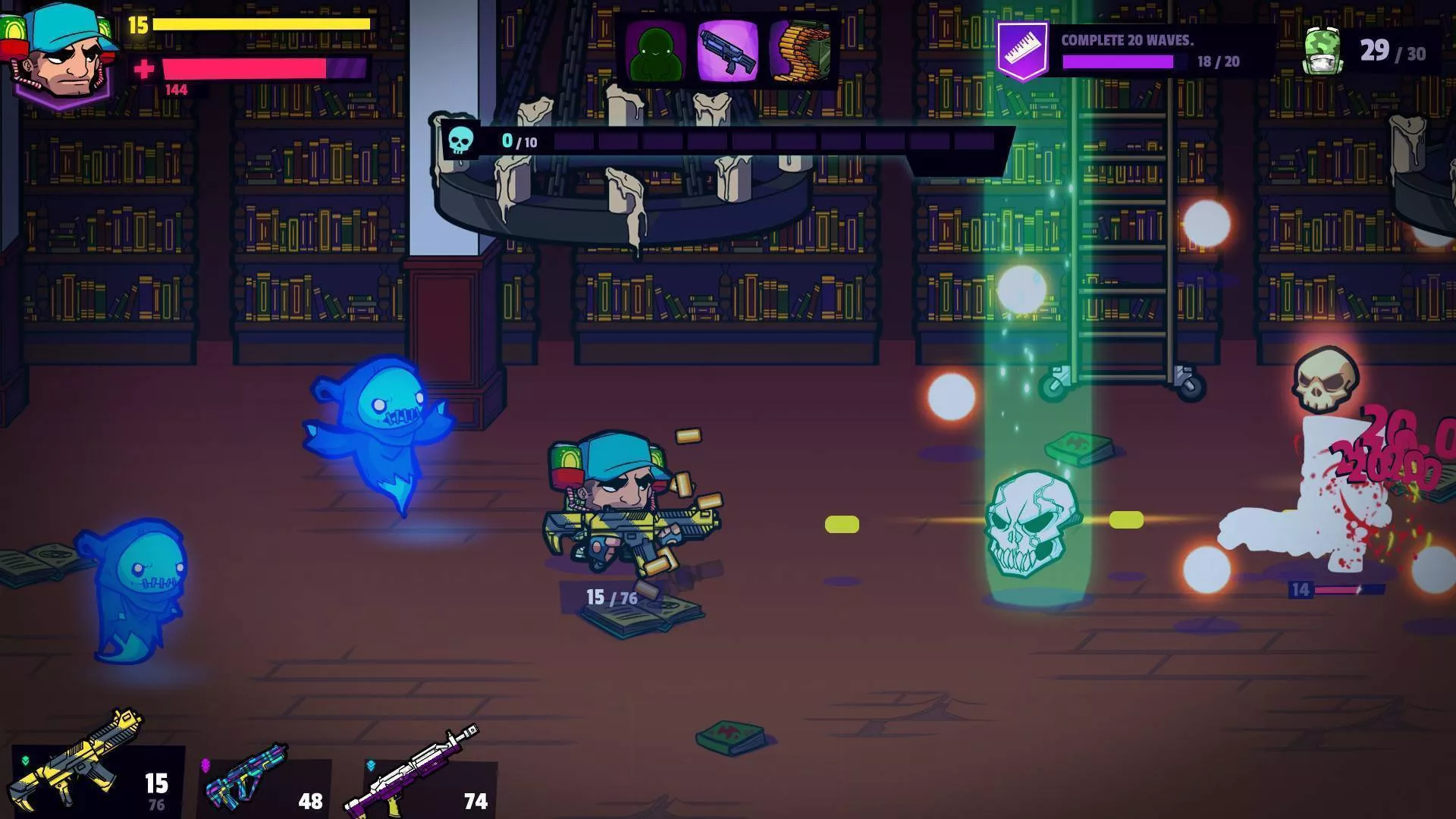The height and width of the screenshot is (819, 1456).
Task: Click the skull kill tracker icon
Action: pos(460,140)
